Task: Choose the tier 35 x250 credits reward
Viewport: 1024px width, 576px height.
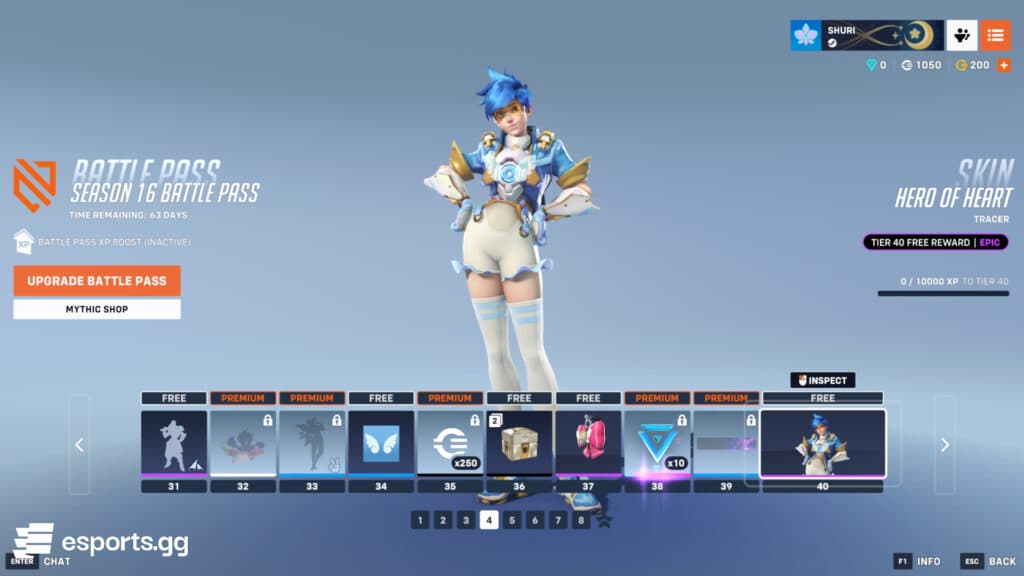Action: (450, 442)
